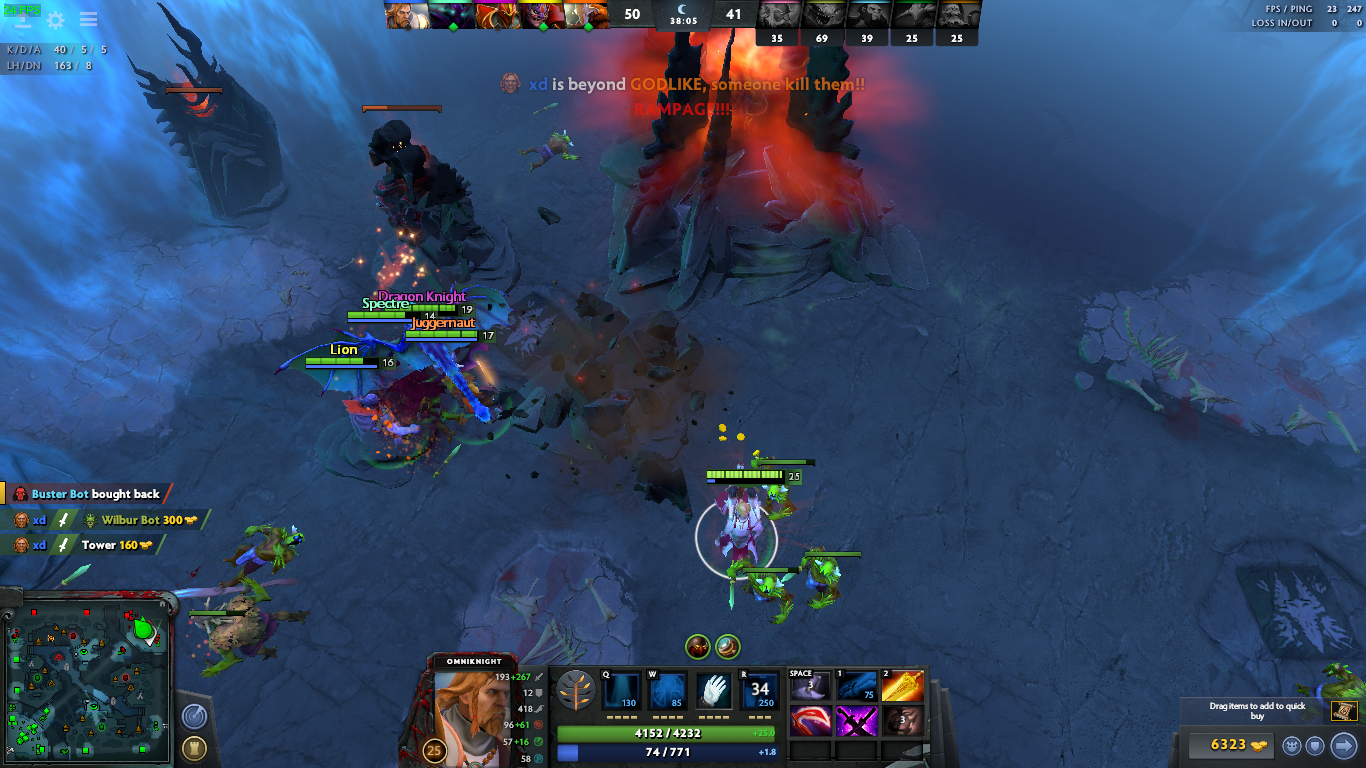This screenshot has height=768, width=1366.
Task: Select the purple crossed-blades item slot
Action: (856, 720)
